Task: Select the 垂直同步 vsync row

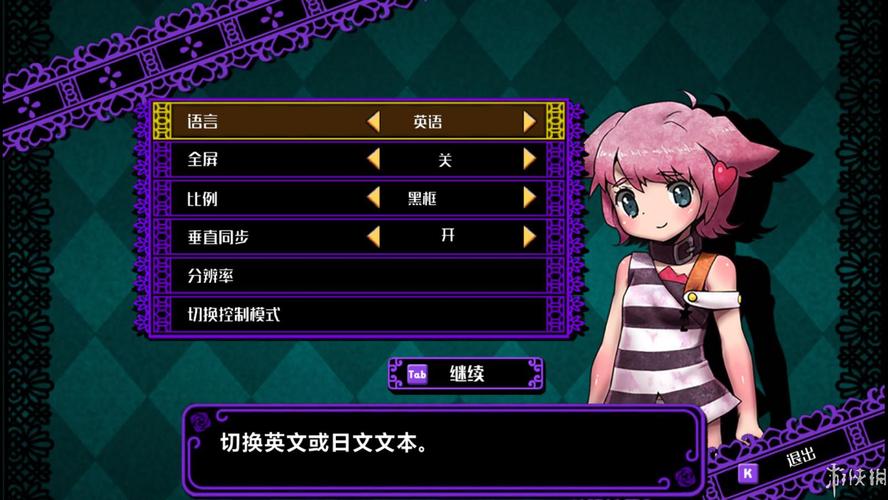Action: click(x=217, y=237)
